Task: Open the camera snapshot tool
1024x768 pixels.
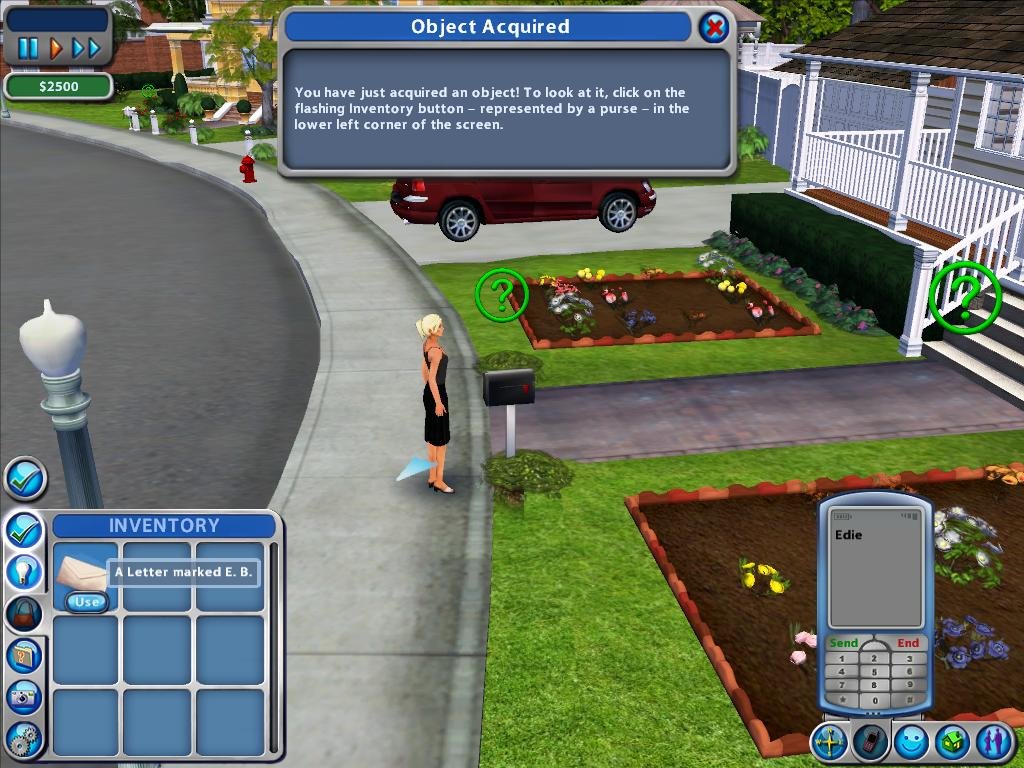Action: [24, 697]
